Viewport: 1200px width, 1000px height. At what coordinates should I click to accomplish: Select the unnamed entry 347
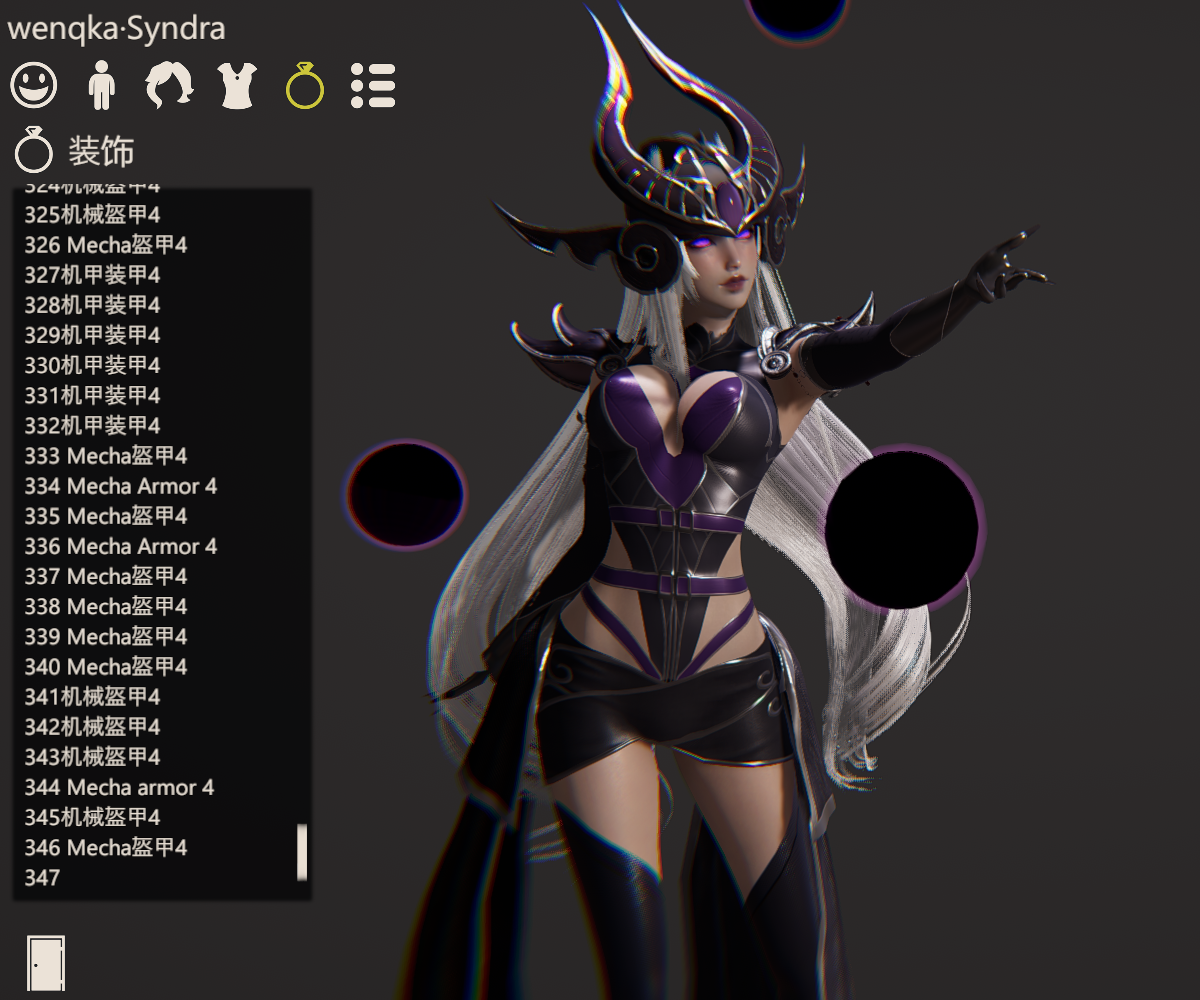pyautogui.click(x=42, y=878)
